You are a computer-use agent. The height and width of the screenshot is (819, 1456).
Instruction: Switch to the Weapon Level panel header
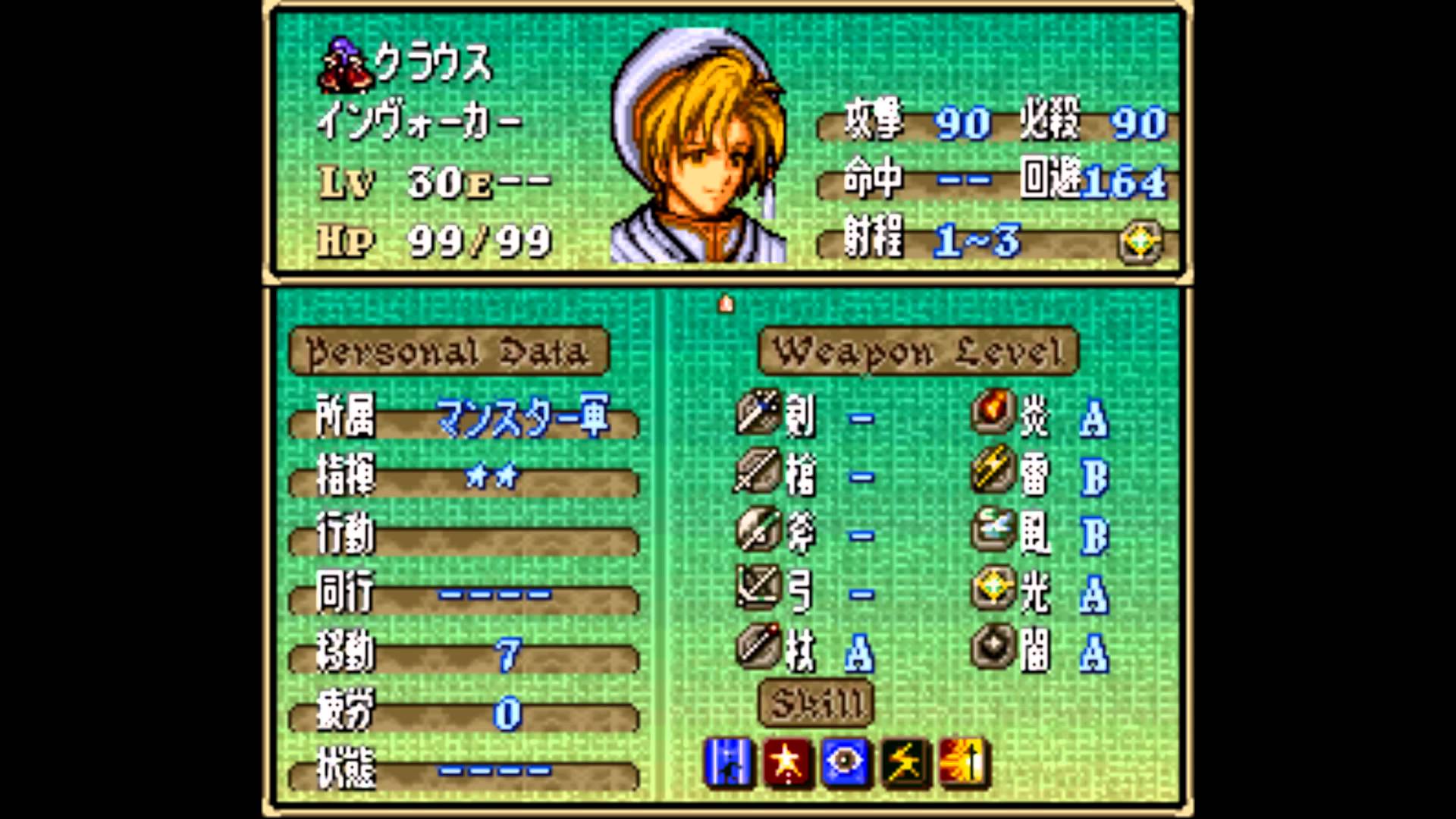coord(921,353)
